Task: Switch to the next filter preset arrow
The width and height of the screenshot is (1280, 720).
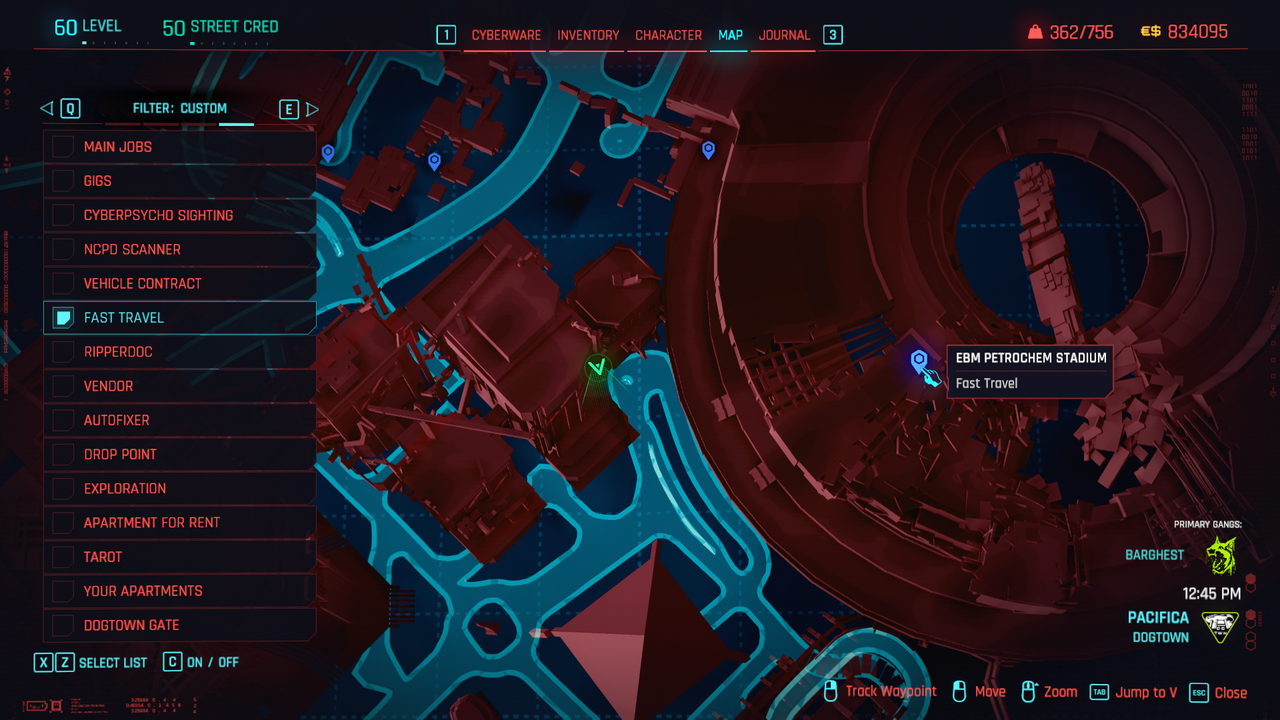Action: tap(312, 109)
